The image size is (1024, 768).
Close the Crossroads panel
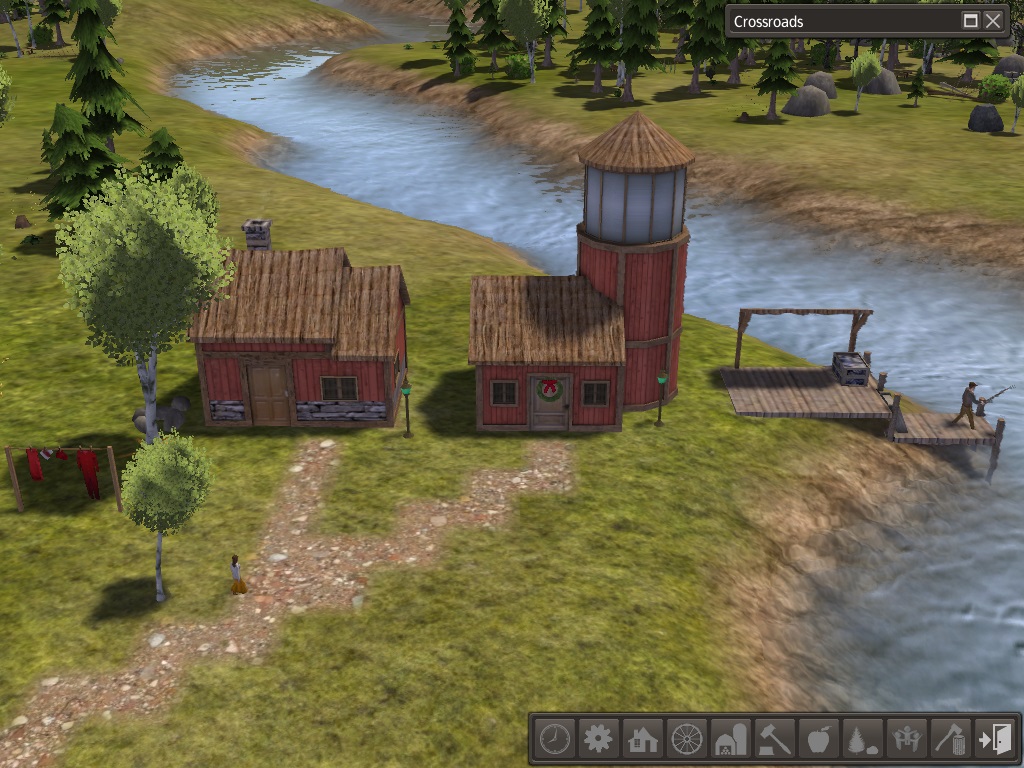tap(993, 21)
